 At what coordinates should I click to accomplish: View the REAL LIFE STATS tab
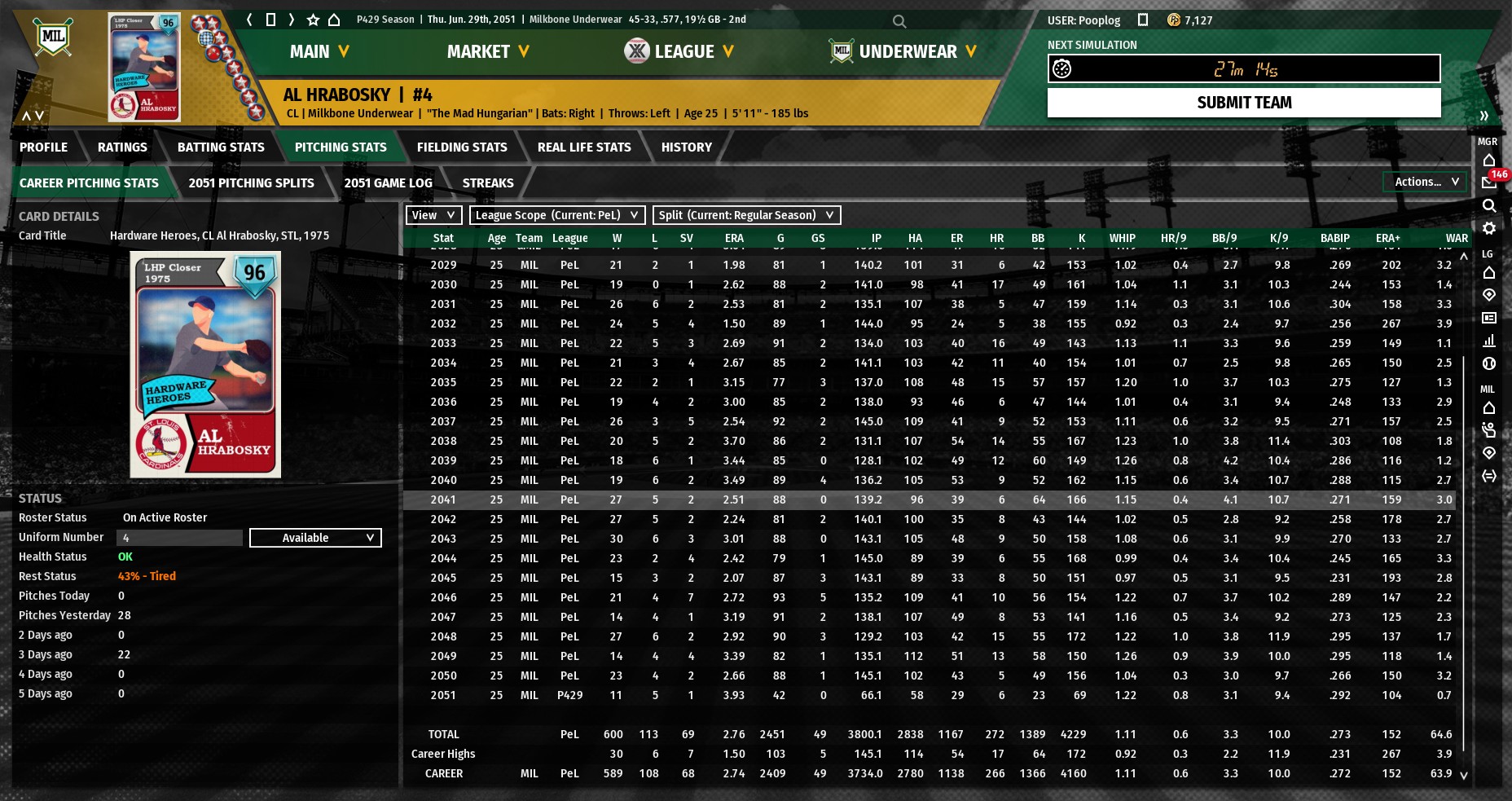584,147
